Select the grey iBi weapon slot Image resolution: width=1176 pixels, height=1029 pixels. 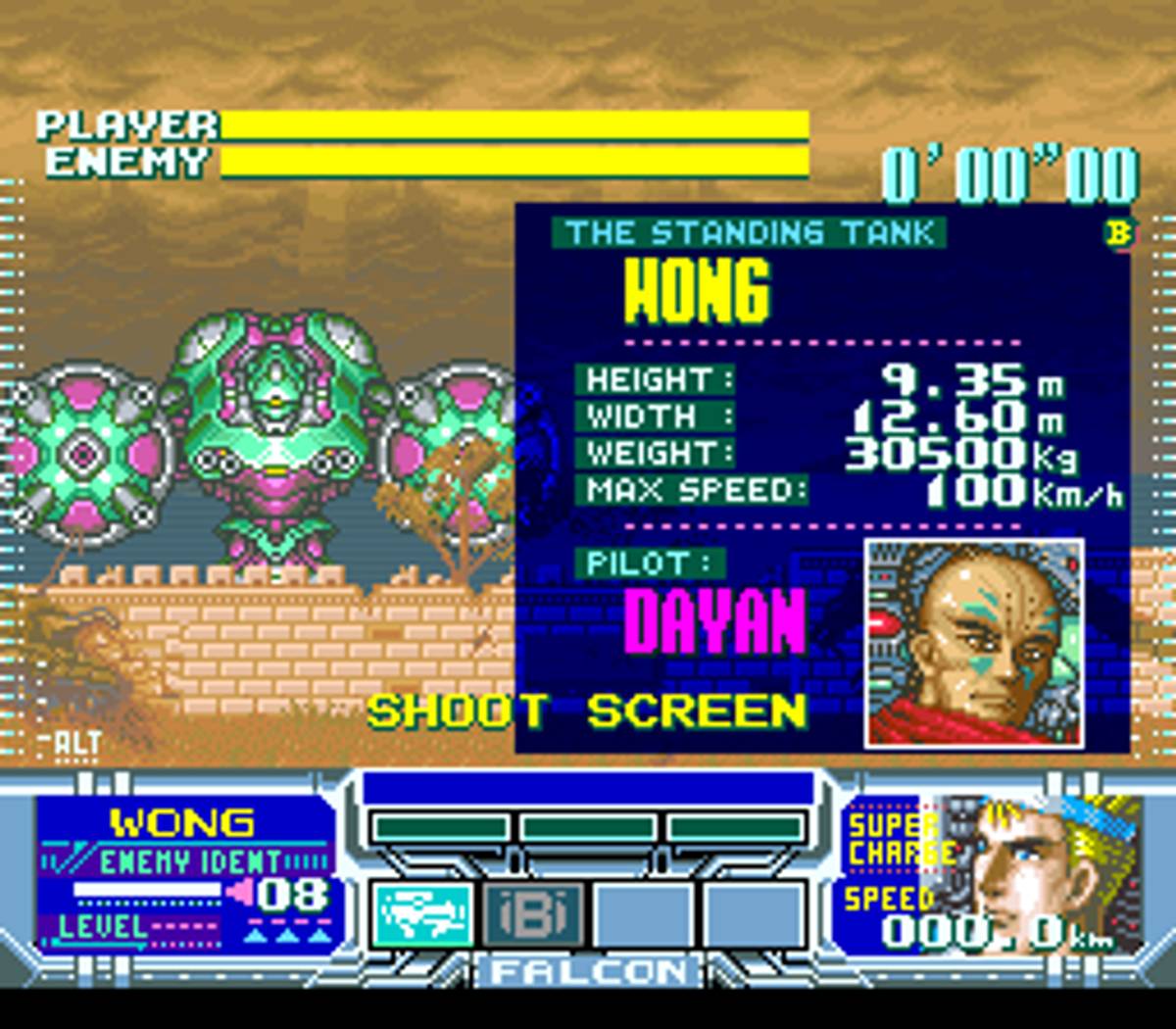[534, 913]
